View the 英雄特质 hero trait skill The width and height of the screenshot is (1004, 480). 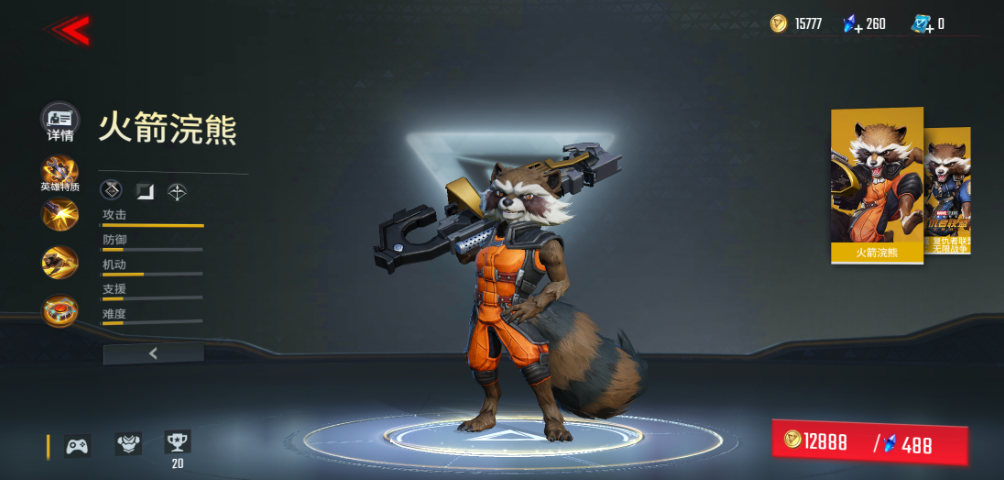tap(60, 172)
